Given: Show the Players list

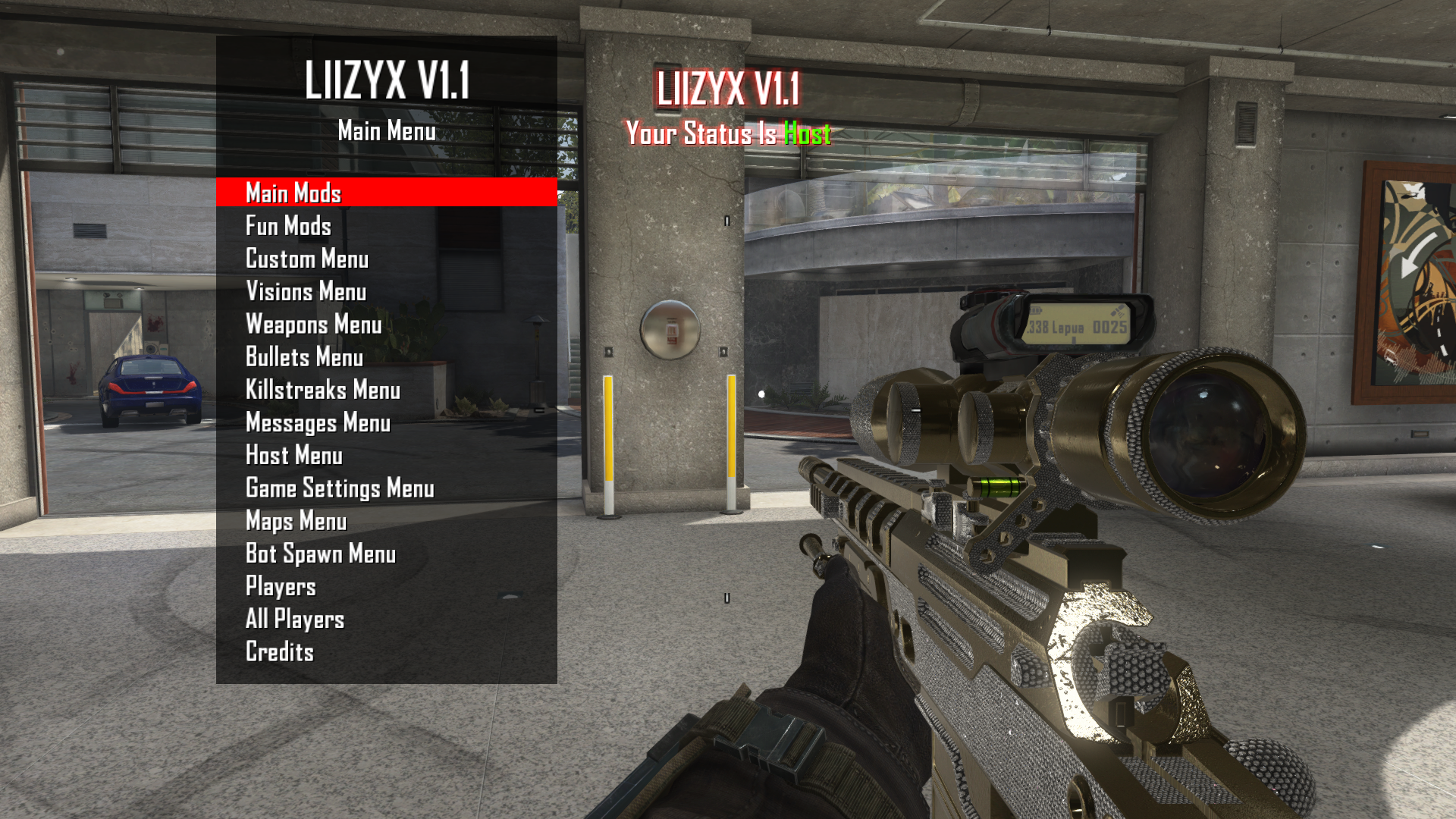Looking at the screenshot, I should [281, 586].
